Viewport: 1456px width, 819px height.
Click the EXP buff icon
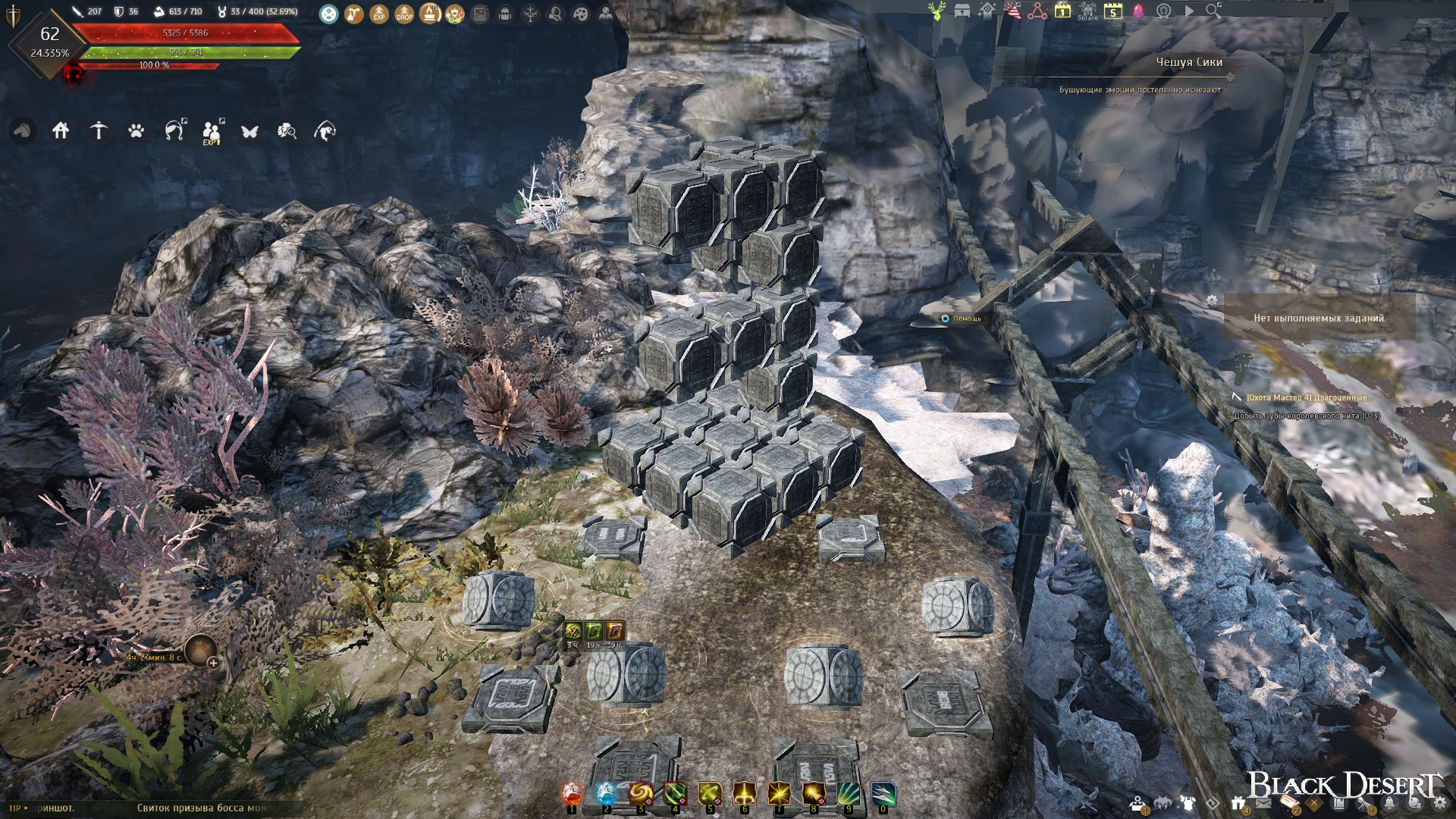click(379, 13)
